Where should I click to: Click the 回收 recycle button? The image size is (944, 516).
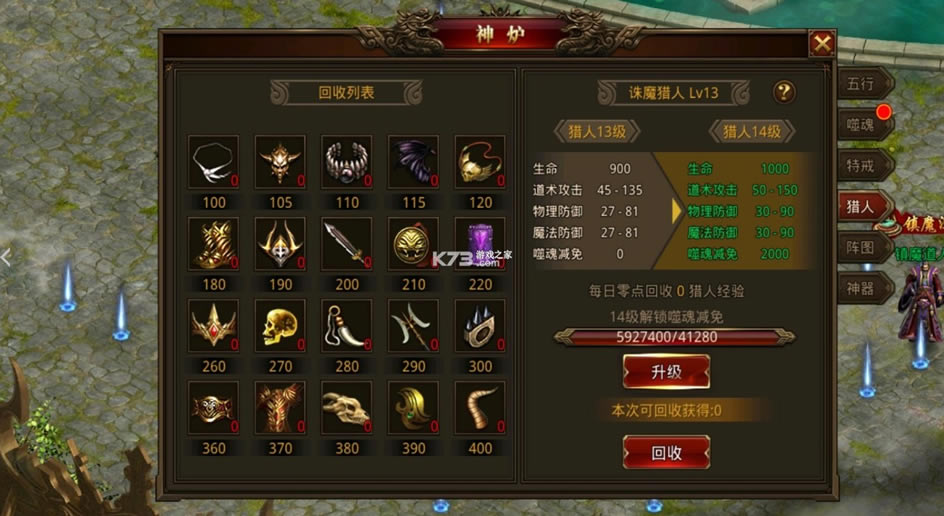(666, 452)
